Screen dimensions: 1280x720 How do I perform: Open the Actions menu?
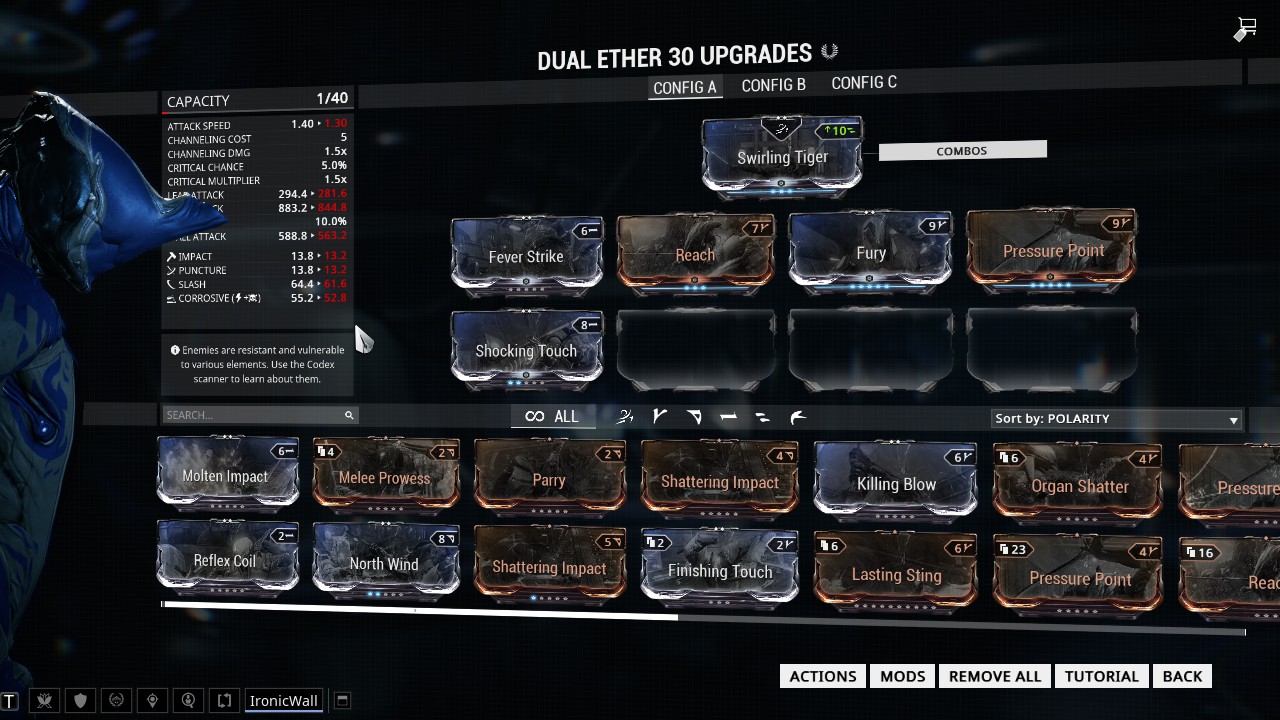click(823, 676)
